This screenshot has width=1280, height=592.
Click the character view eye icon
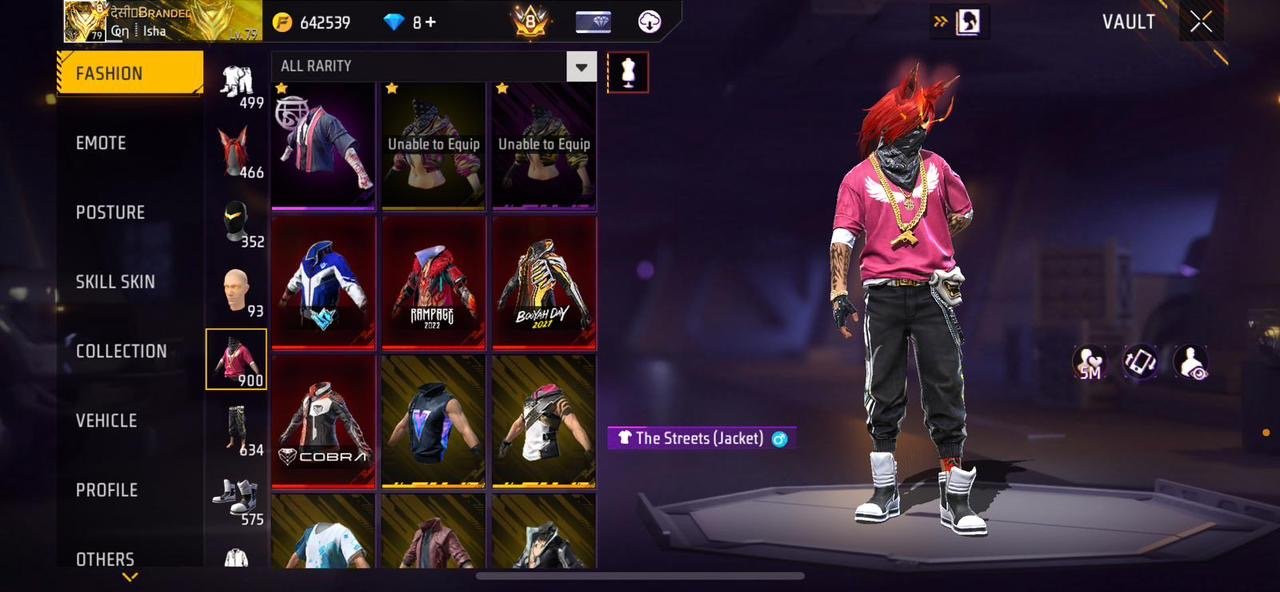(x=1191, y=363)
